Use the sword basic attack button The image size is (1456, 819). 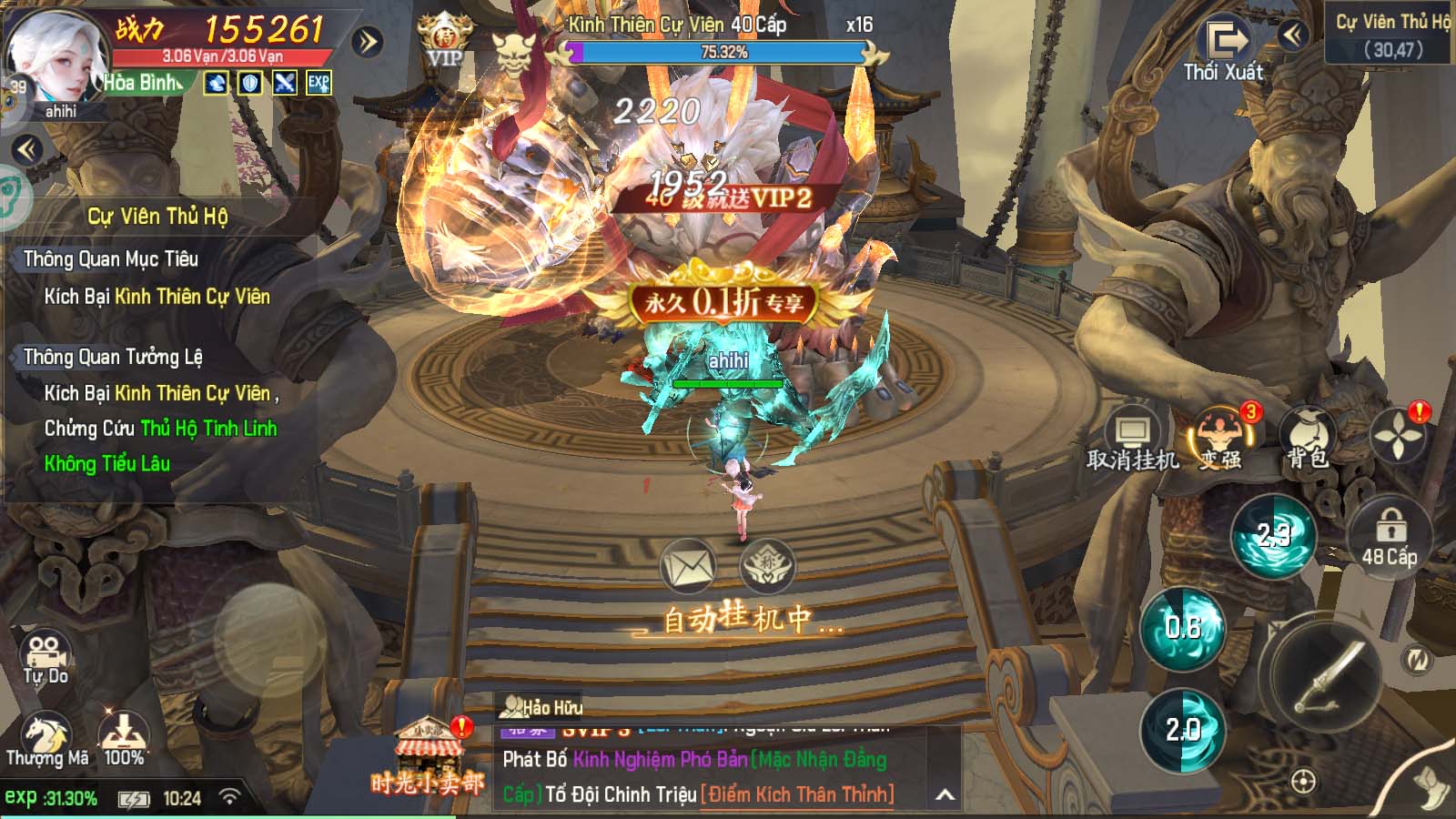[1329, 675]
